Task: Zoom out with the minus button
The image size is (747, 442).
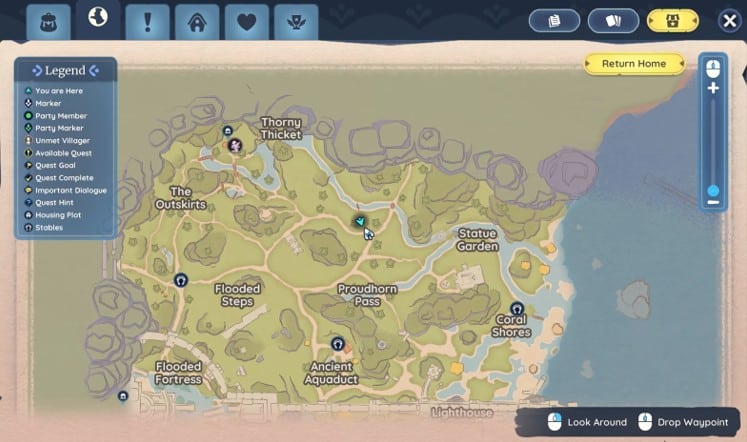Action: coord(713,202)
